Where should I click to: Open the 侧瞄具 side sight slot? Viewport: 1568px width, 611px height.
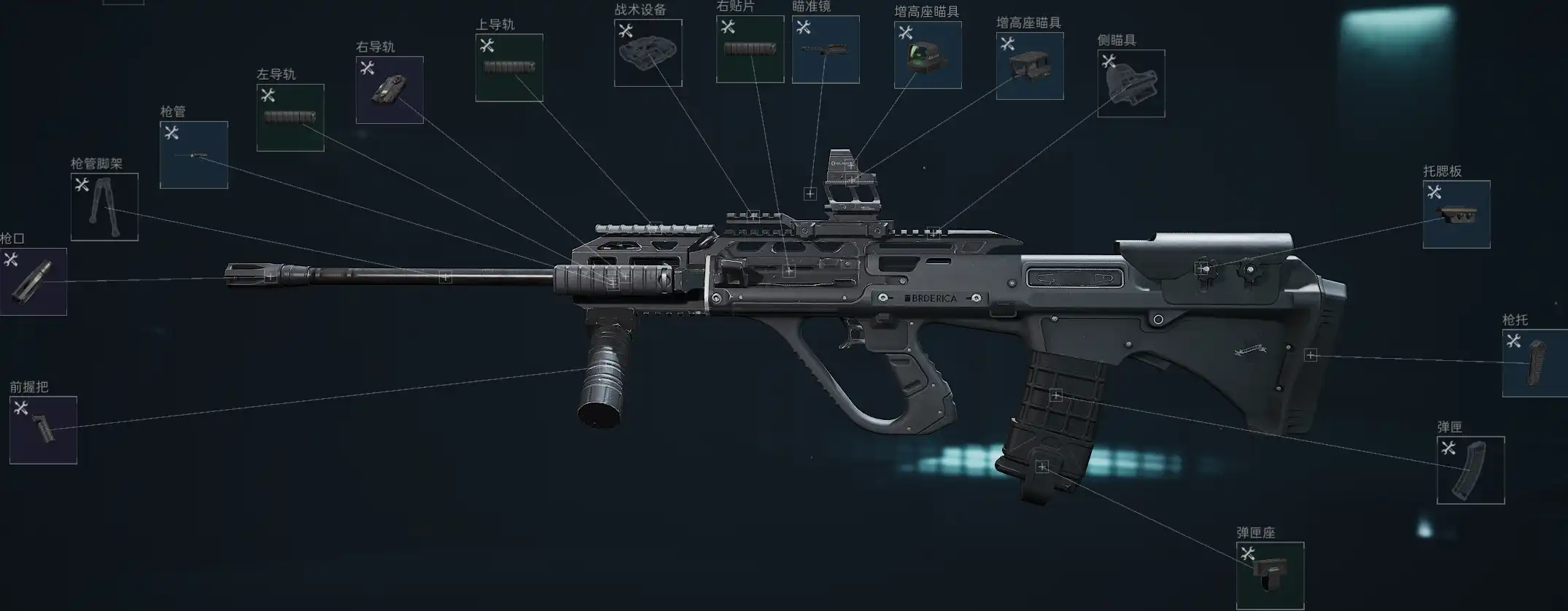pos(1131,83)
